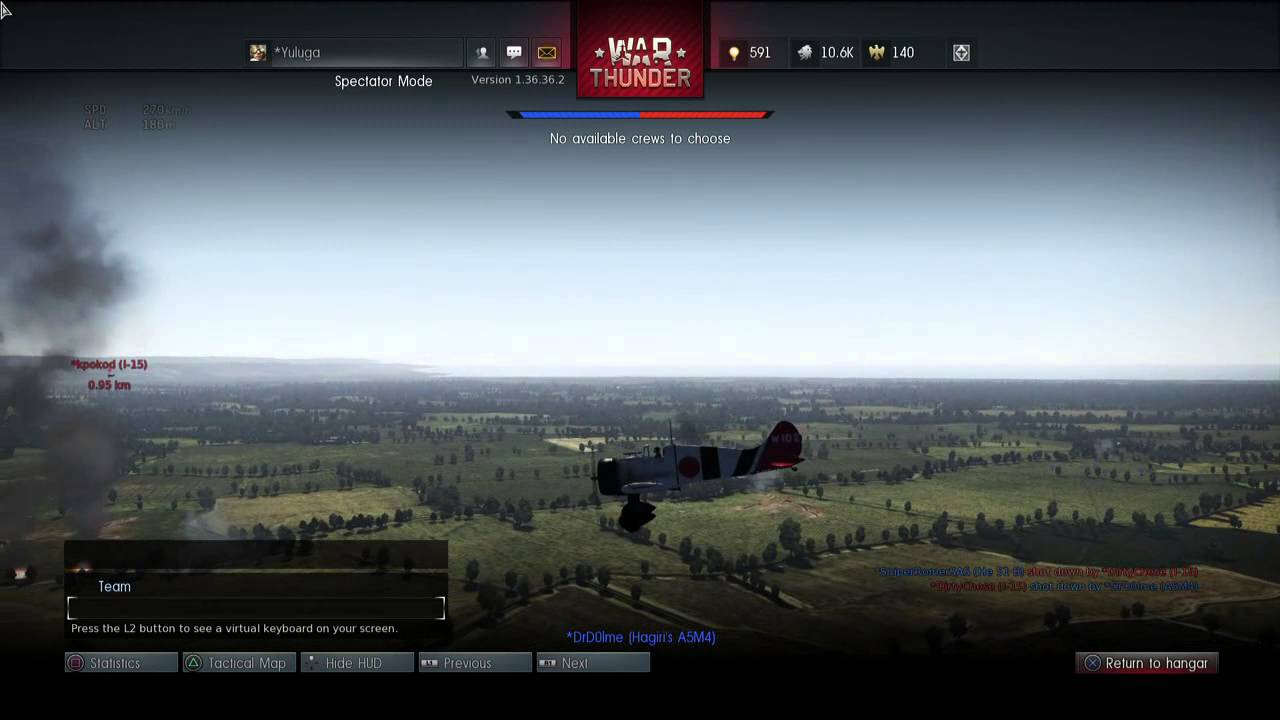
Task: Spectate the Next player
Action: [x=593, y=663]
